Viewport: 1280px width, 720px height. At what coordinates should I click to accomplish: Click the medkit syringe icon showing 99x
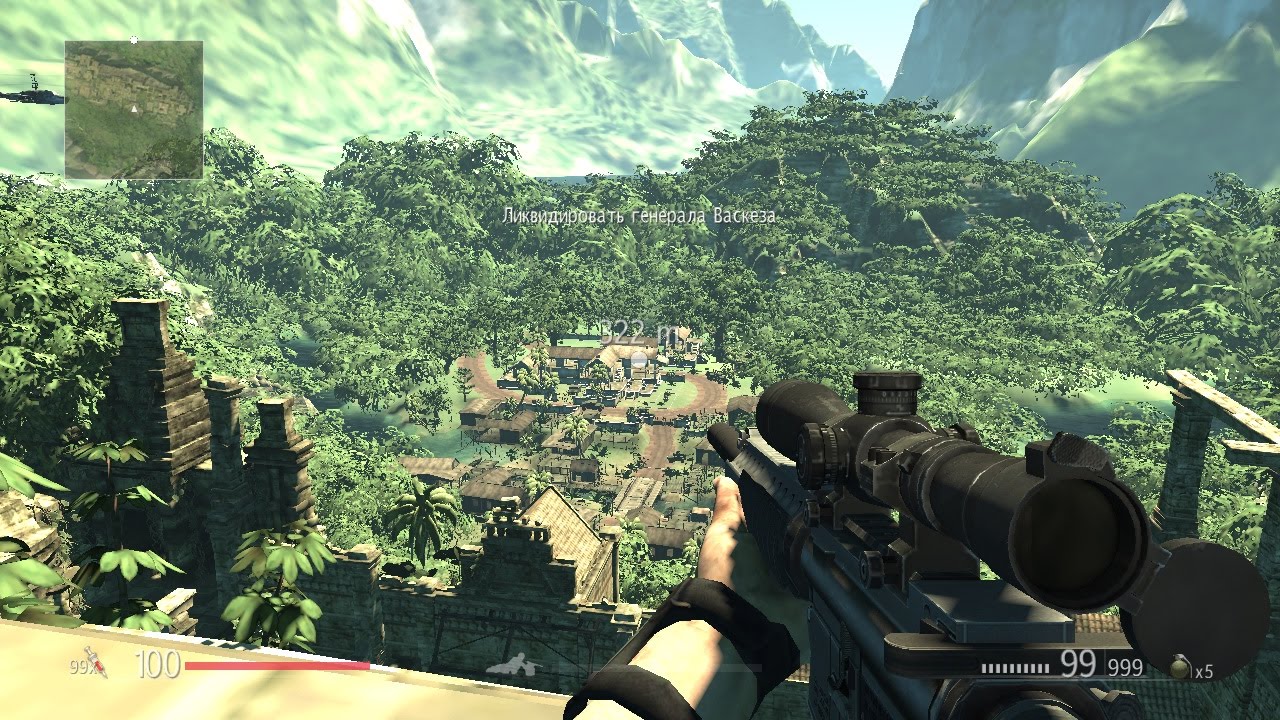tap(94, 663)
